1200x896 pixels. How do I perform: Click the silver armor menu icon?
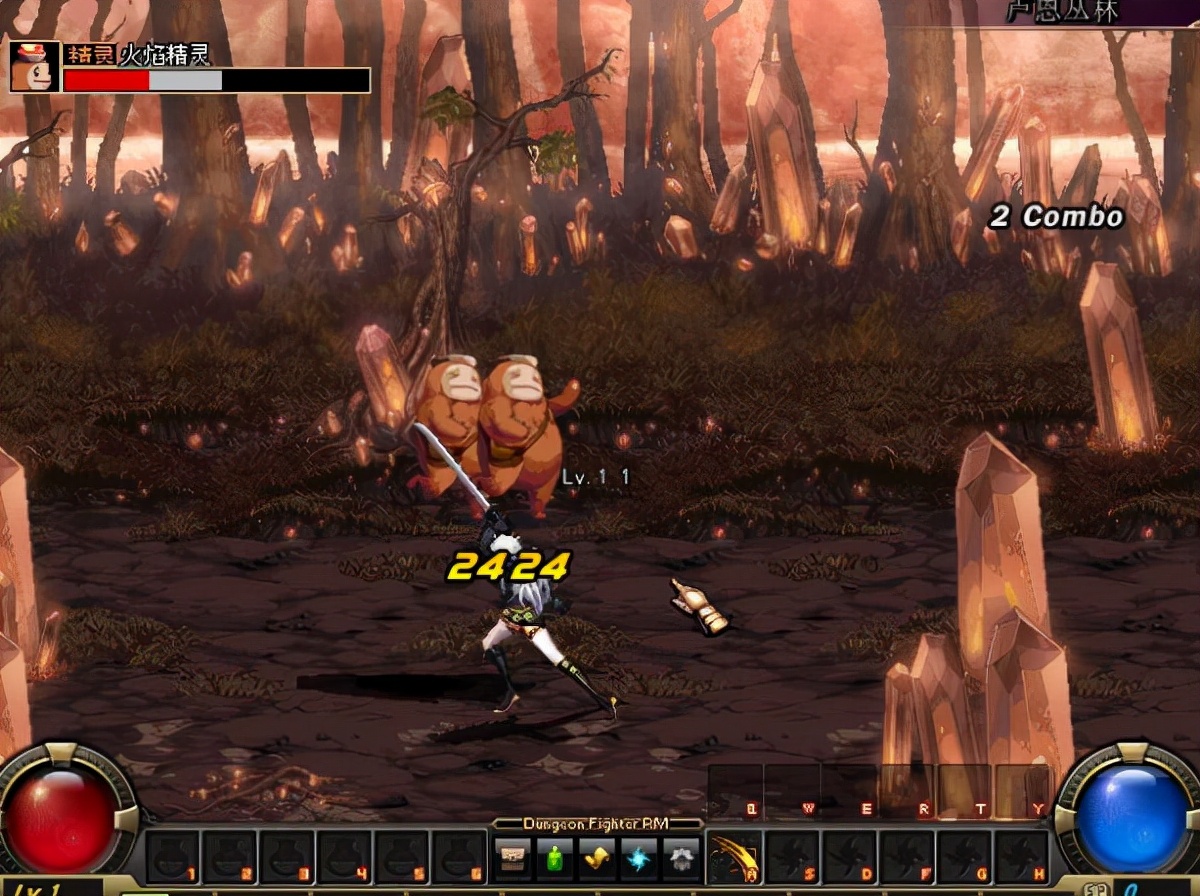pos(681,859)
